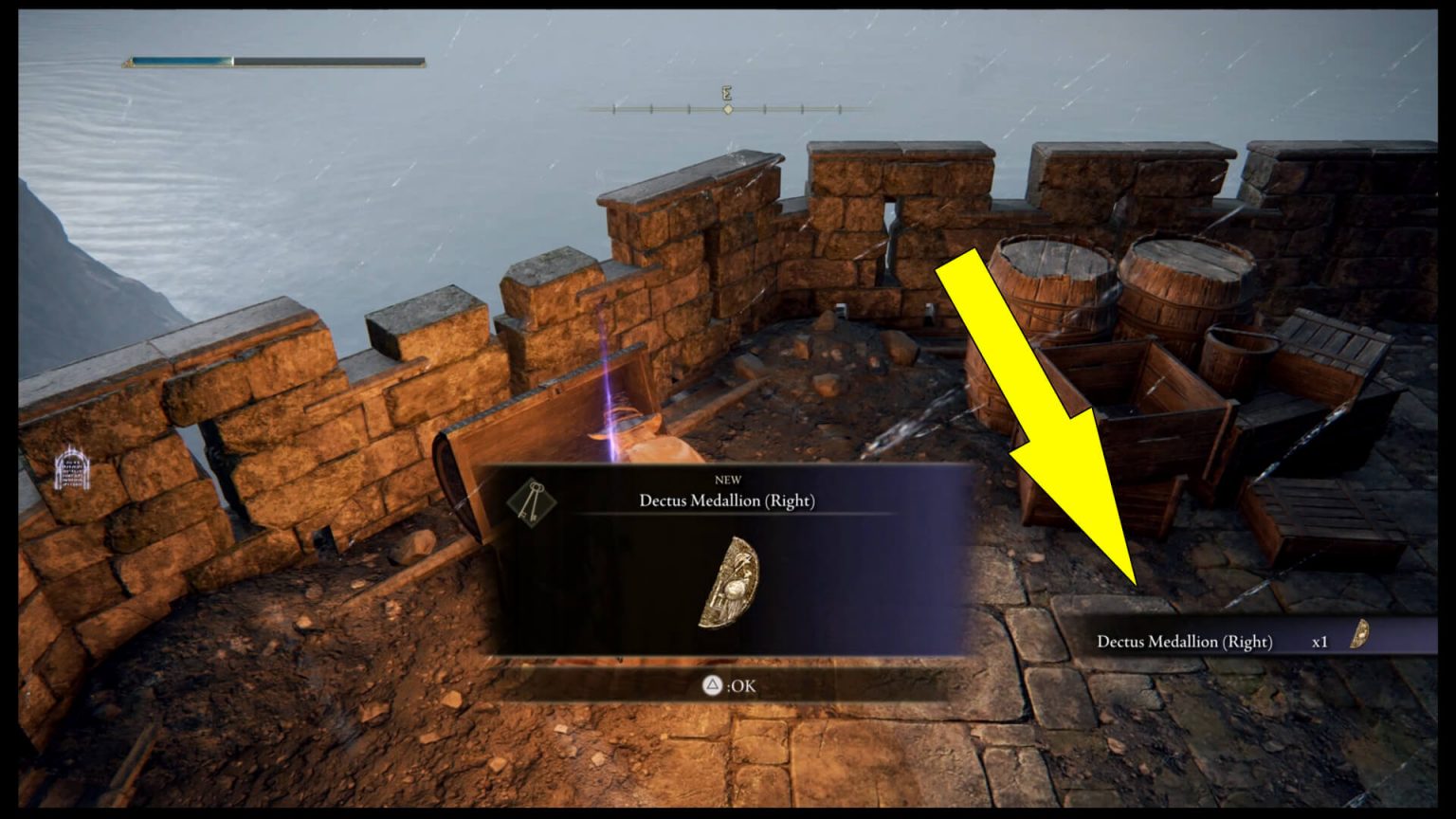Toggle visibility of the item acquisition banner
1456x819 pixels.
(x=1223, y=642)
